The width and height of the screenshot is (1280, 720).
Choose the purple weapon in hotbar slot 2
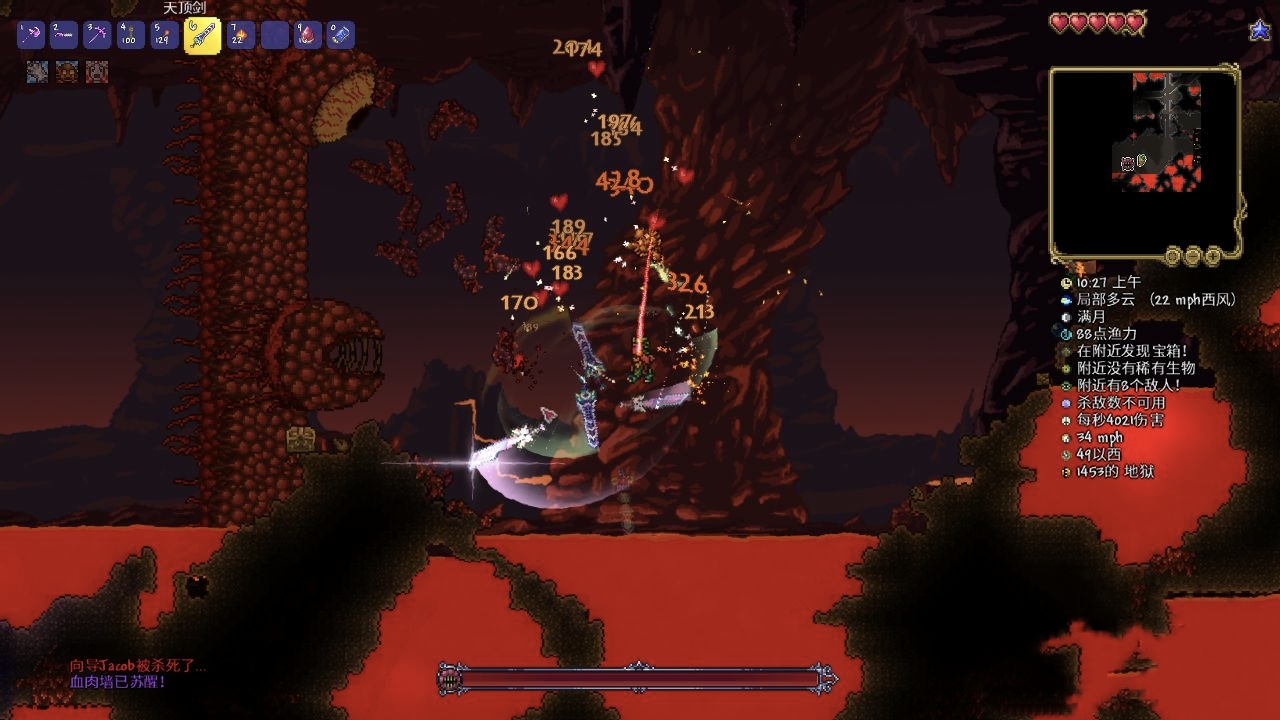[x=64, y=36]
